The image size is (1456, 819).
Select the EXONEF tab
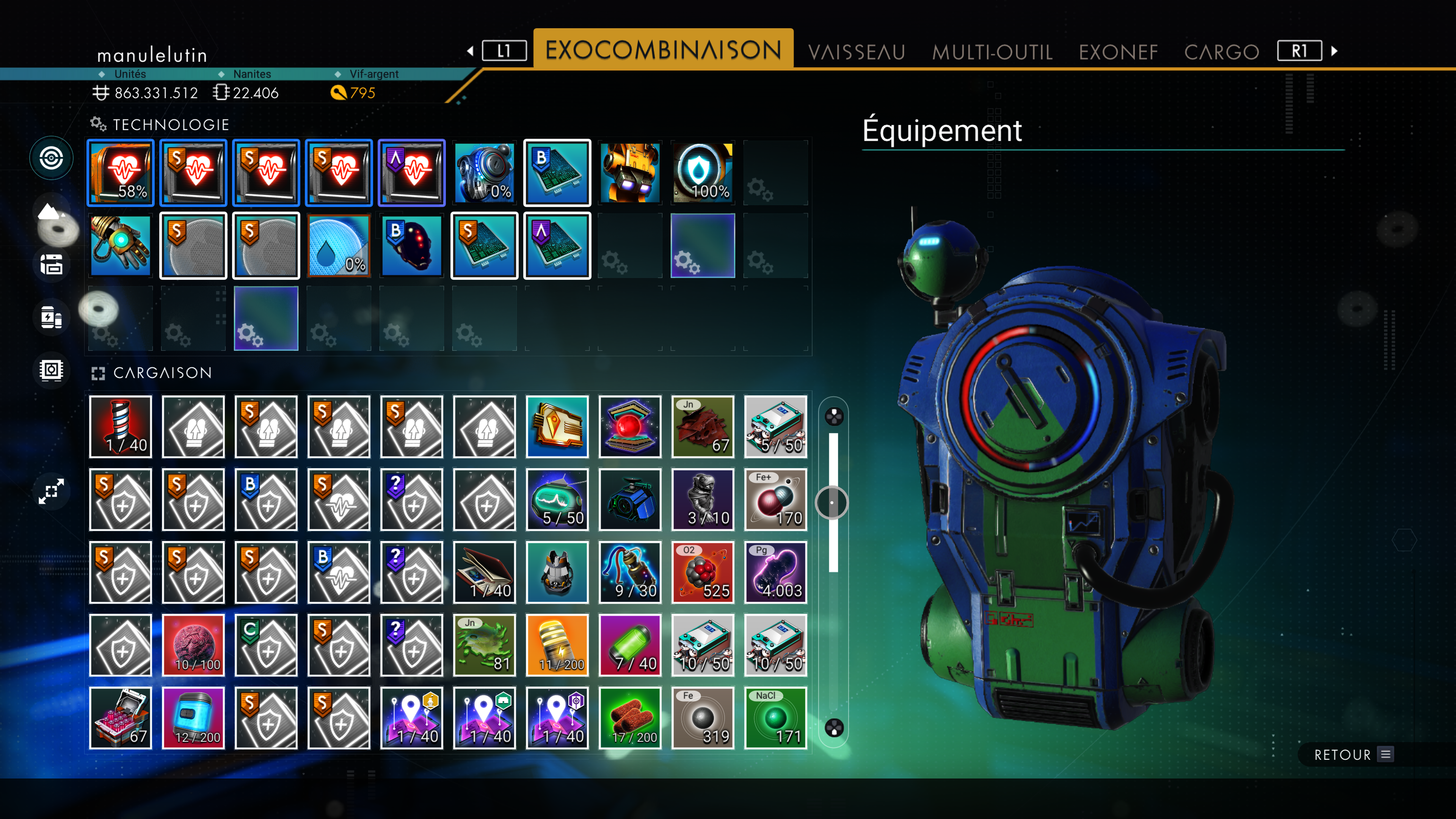pyautogui.click(x=1118, y=52)
